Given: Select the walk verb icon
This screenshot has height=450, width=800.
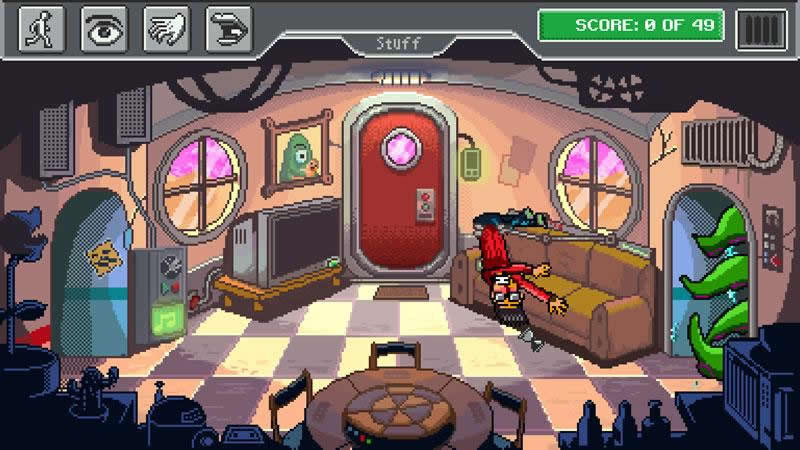Looking at the screenshot, I should pyautogui.click(x=42, y=29).
